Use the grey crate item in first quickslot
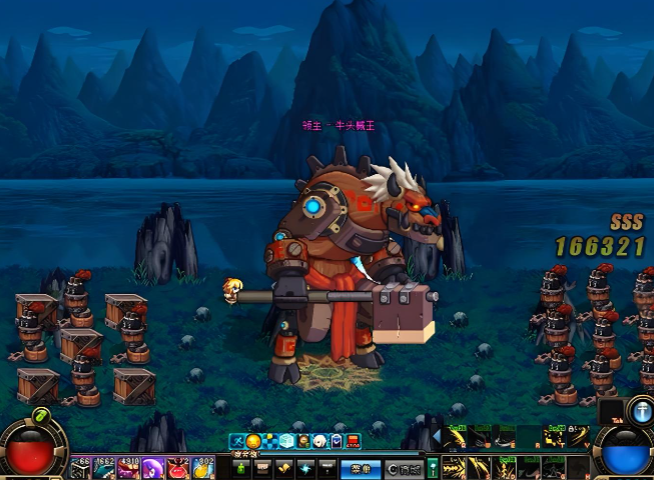Screen dimensions: 654x480 pos(80,468)
